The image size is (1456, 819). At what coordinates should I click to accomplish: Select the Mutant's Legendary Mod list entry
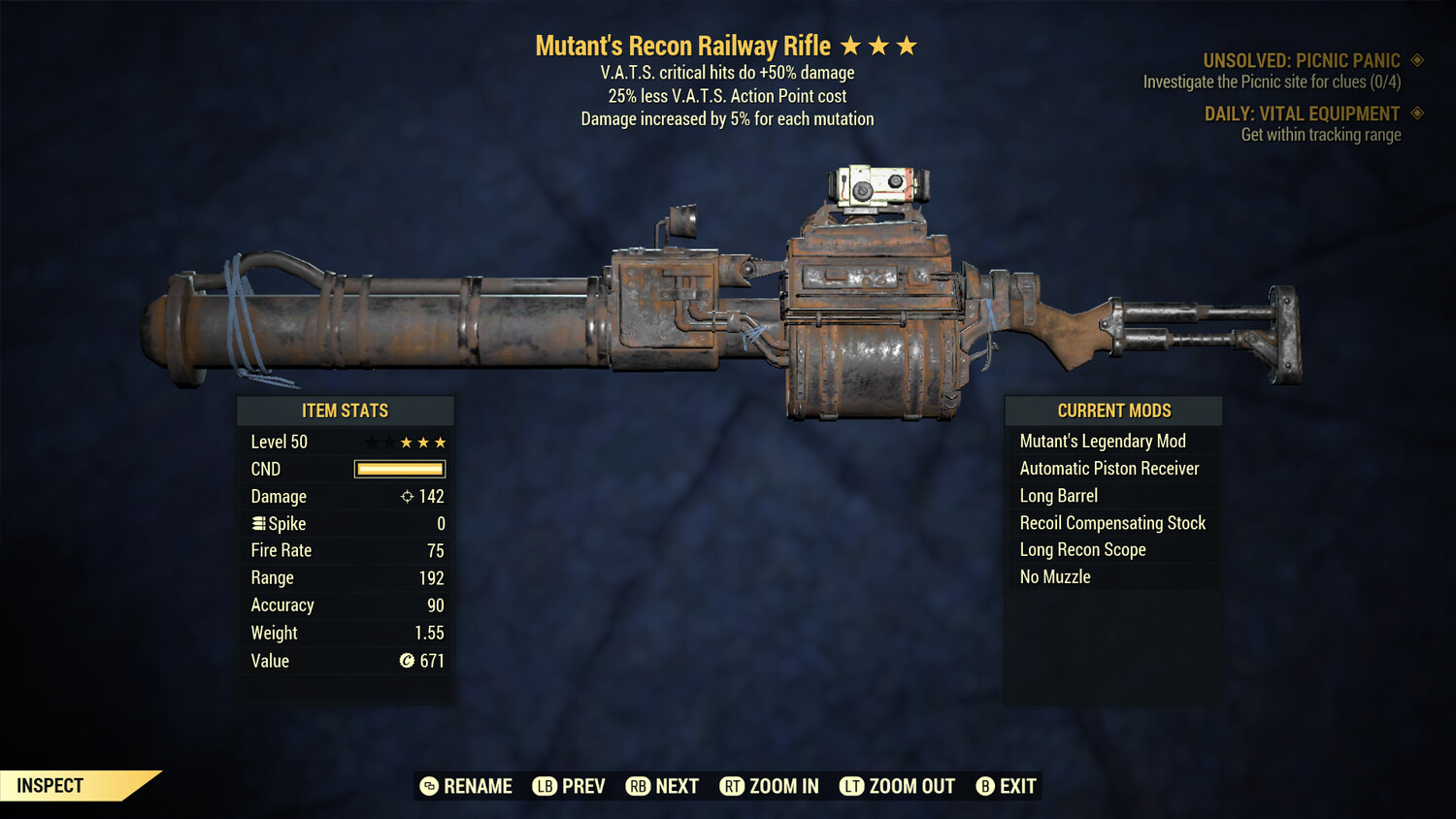1102,441
